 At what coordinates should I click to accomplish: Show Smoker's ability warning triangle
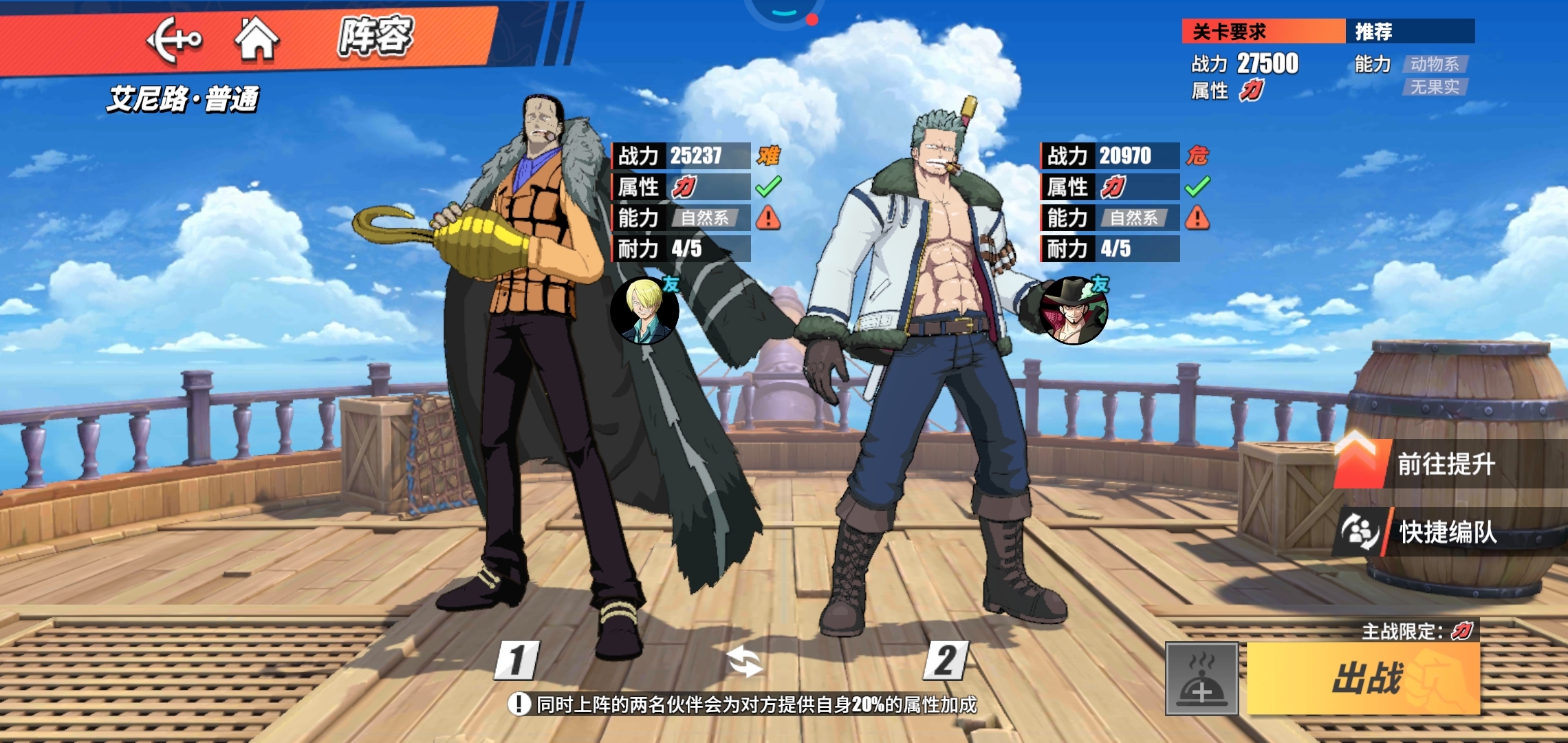1197,218
